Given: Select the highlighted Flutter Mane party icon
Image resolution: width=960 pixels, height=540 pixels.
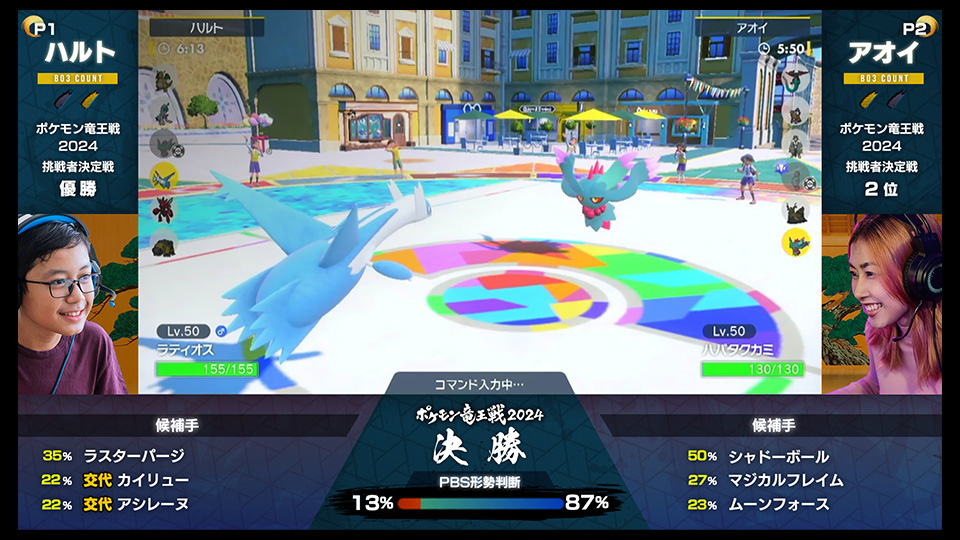Looking at the screenshot, I should click(x=796, y=241).
